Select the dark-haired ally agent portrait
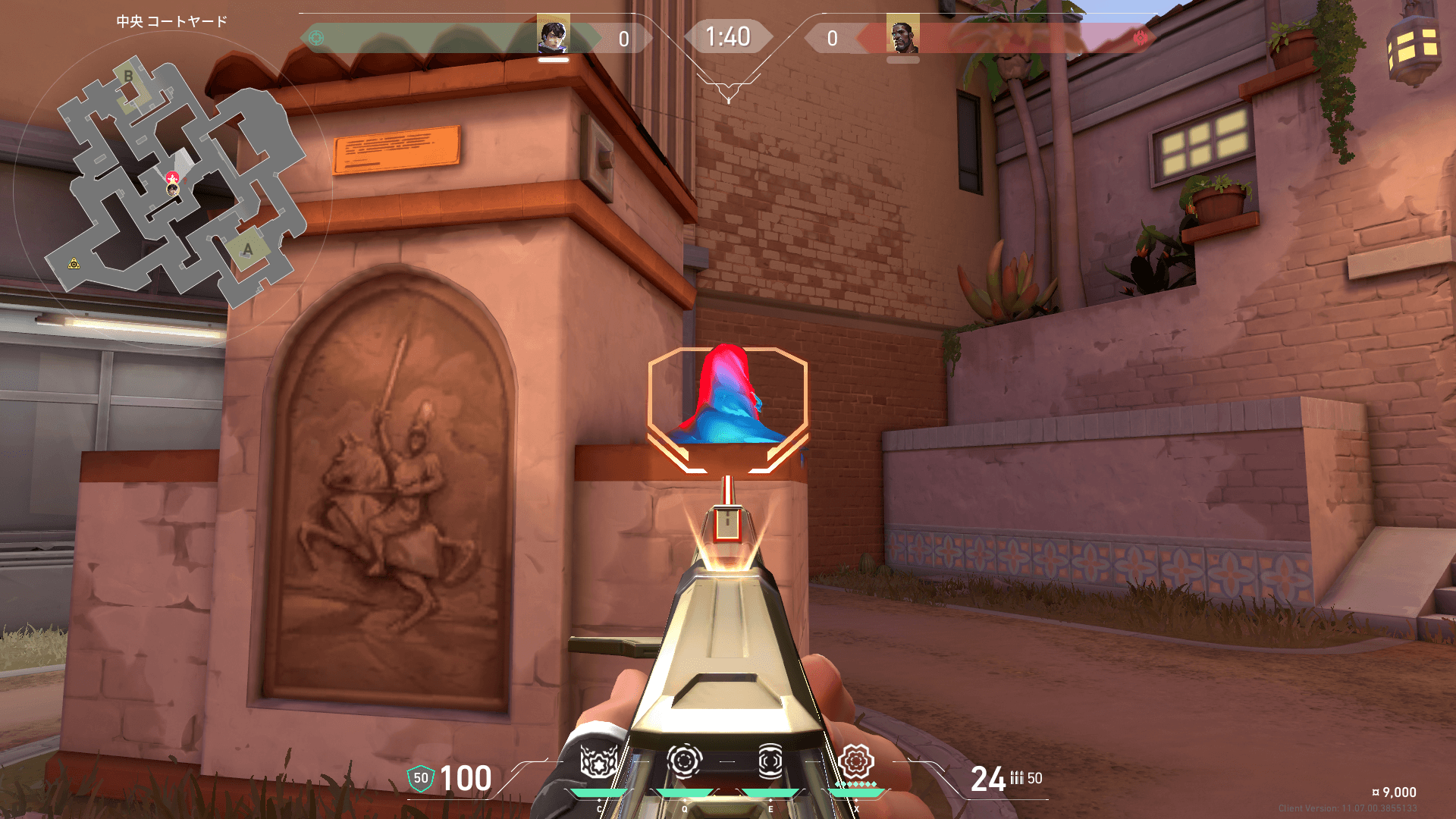The width and height of the screenshot is (1456, 819). coord(553,35)
